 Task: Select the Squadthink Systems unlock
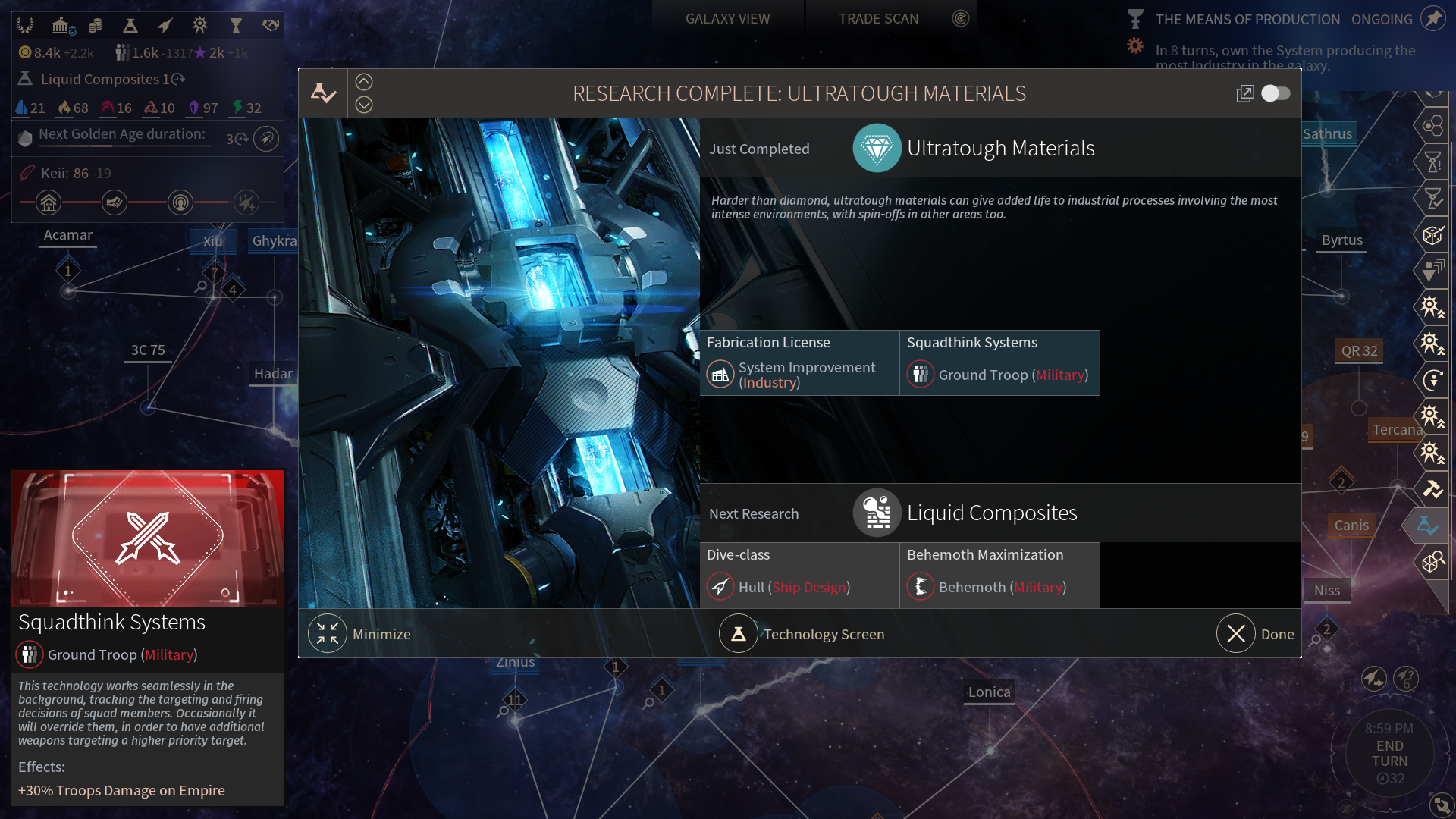999,363
